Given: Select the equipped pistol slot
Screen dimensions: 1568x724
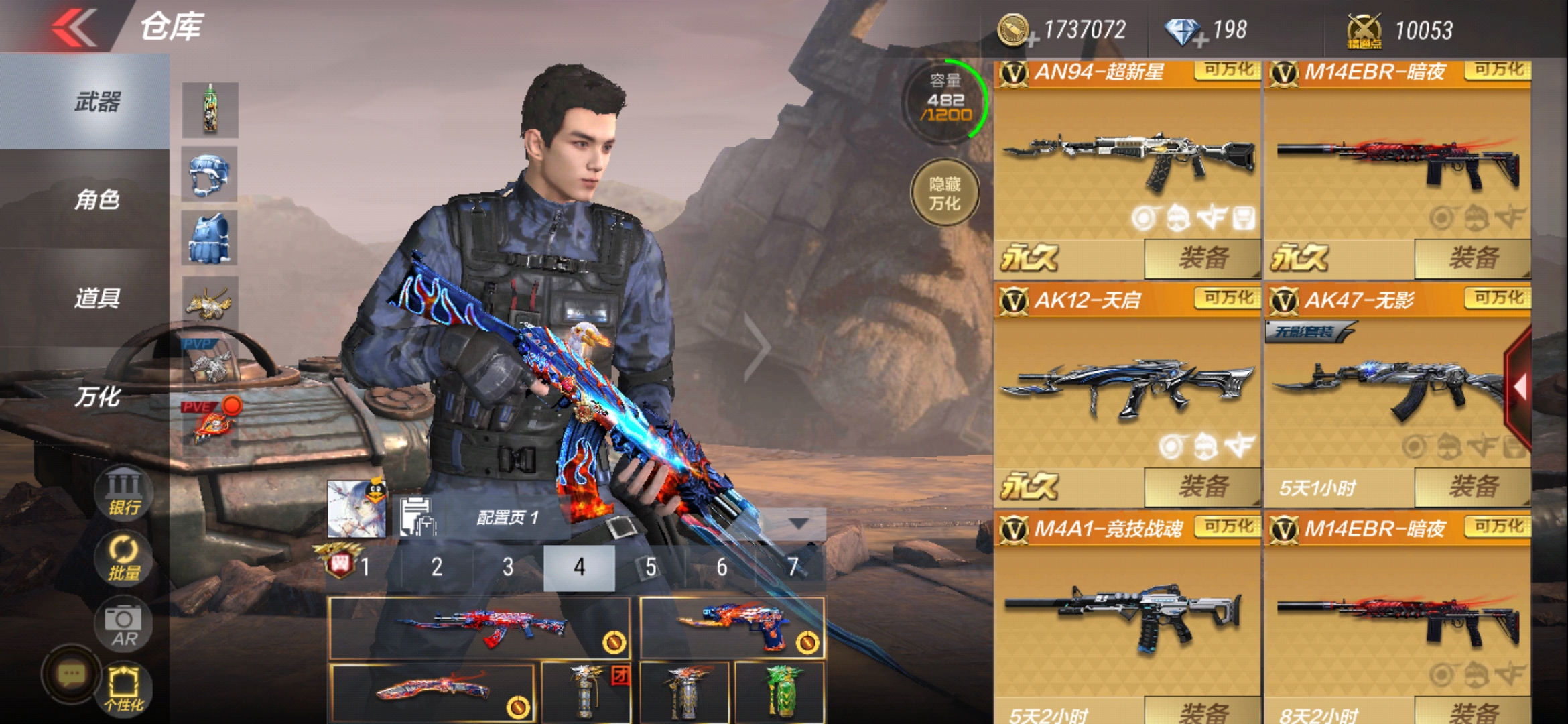Looking at the screenshot, I should (732, 627).
